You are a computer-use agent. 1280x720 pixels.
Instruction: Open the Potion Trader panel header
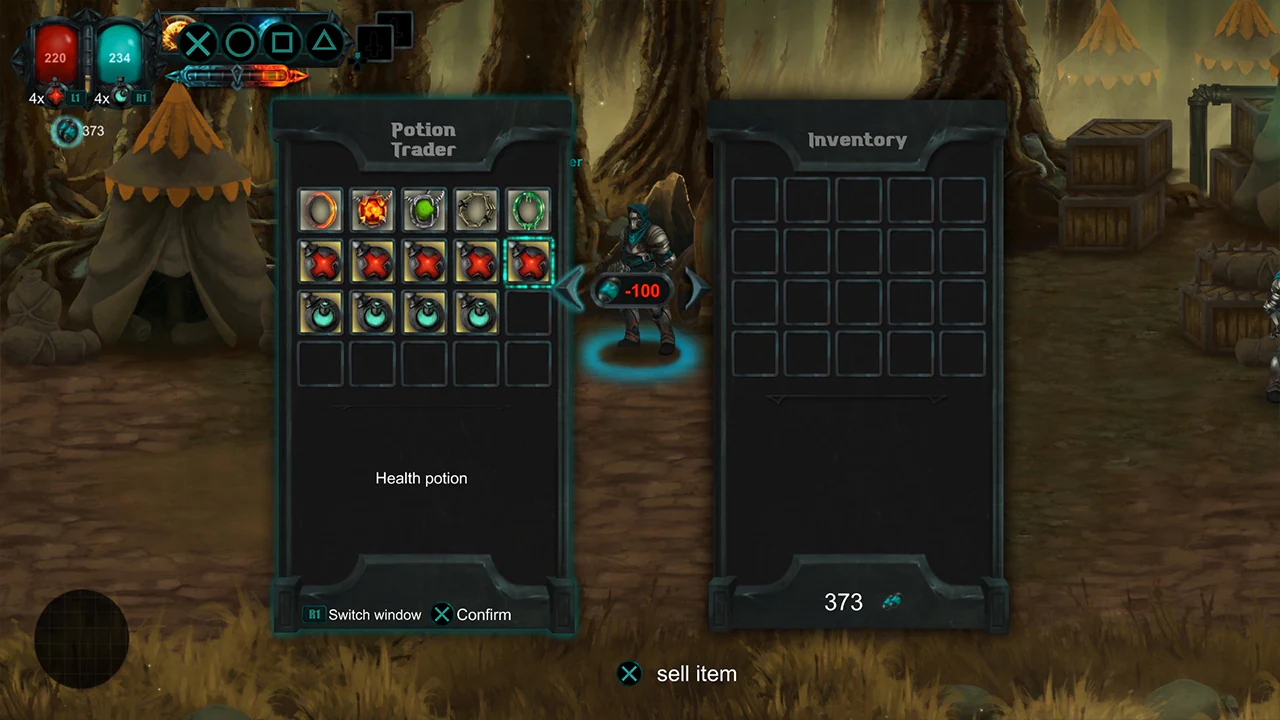(x=422, y=140)
